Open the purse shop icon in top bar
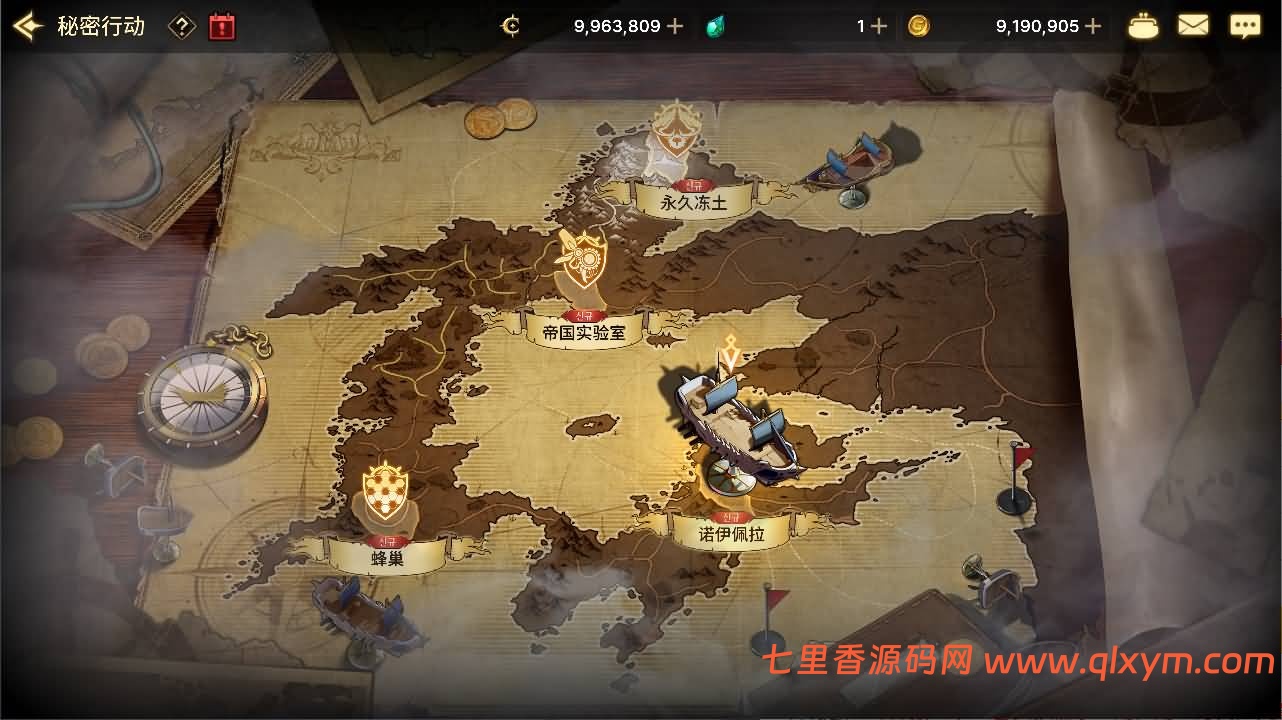Viewport: 1282px width, 720px height. [x=1142, y=26]
